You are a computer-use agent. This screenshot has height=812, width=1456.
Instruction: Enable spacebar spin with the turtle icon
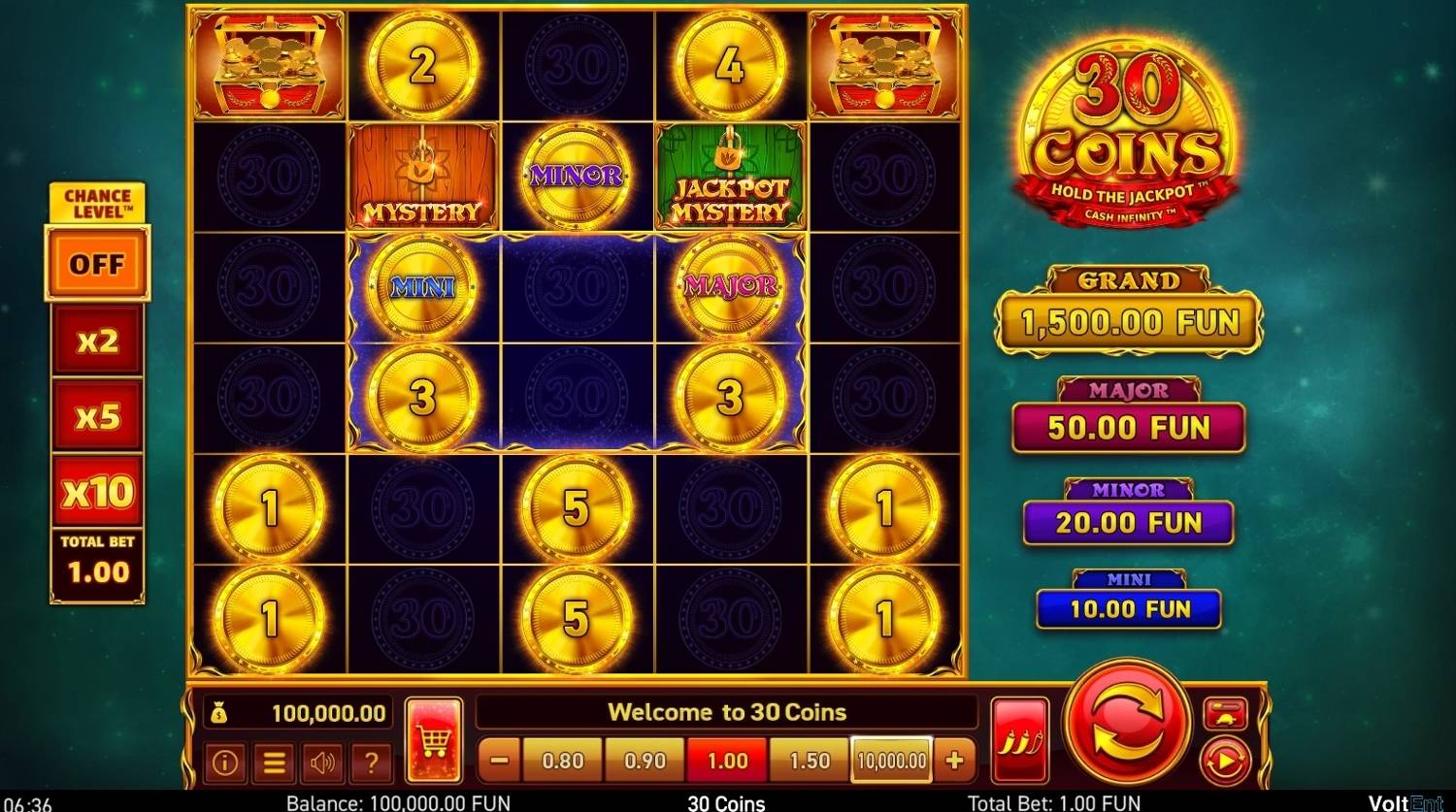point(1226,711)
